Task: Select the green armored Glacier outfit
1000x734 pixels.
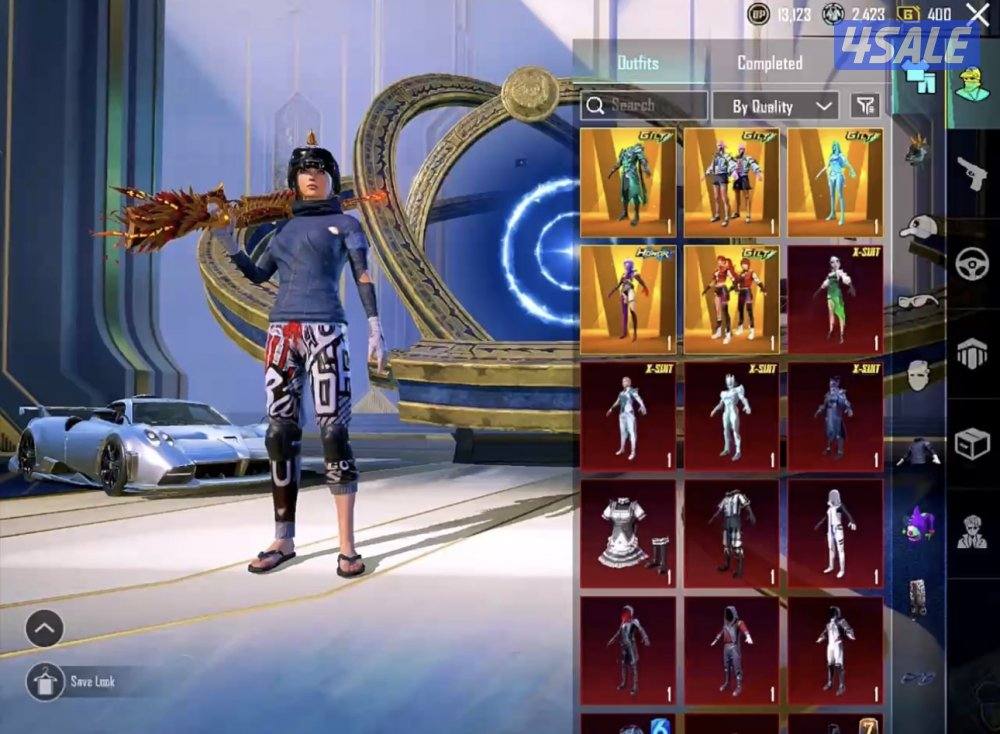Action: [x=628, y=182]
